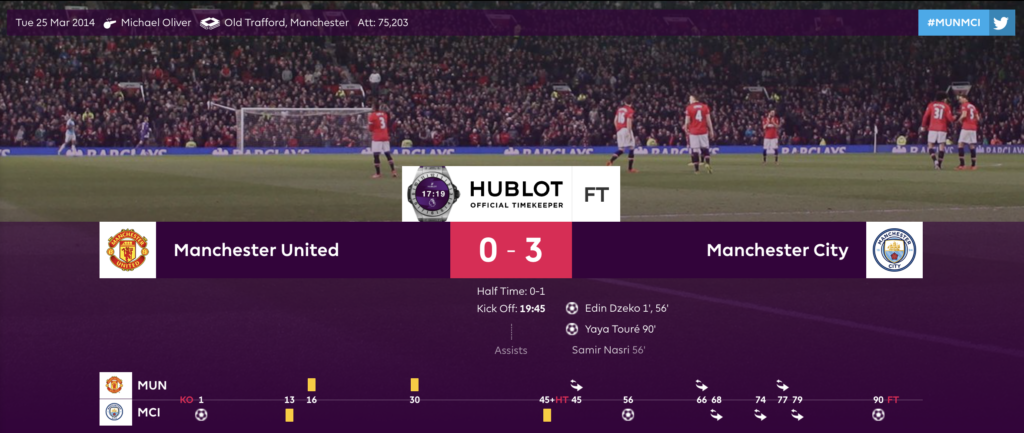Open the 56th-minute goal marker
The width and height of the screenshot is (1024, 433).
(628, 414)
